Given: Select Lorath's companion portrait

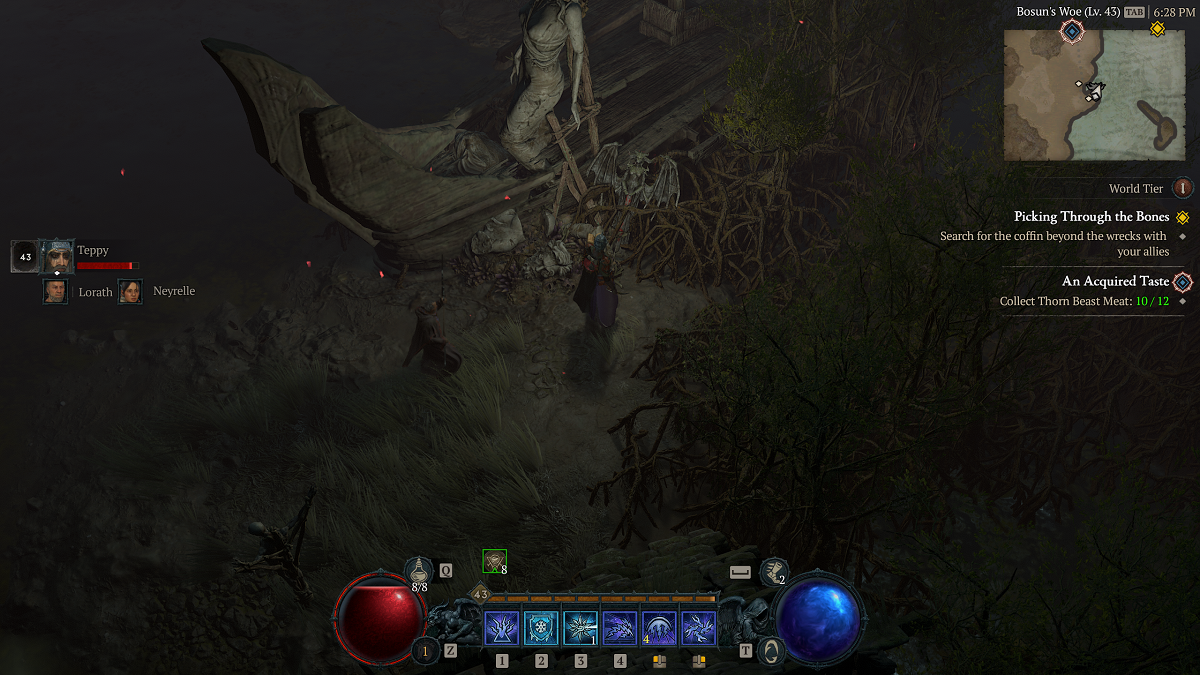Looking at the screenshot, I should point(56,291).
